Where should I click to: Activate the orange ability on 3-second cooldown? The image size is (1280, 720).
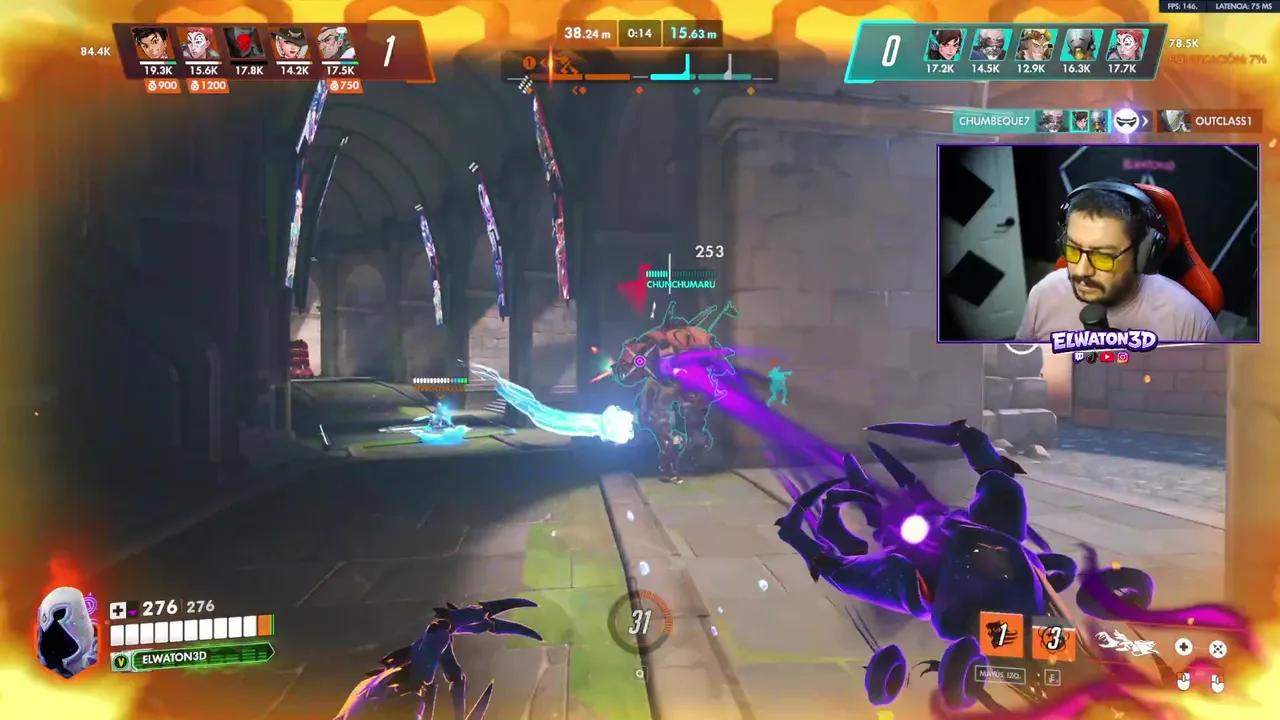(x=1053, y=640)
